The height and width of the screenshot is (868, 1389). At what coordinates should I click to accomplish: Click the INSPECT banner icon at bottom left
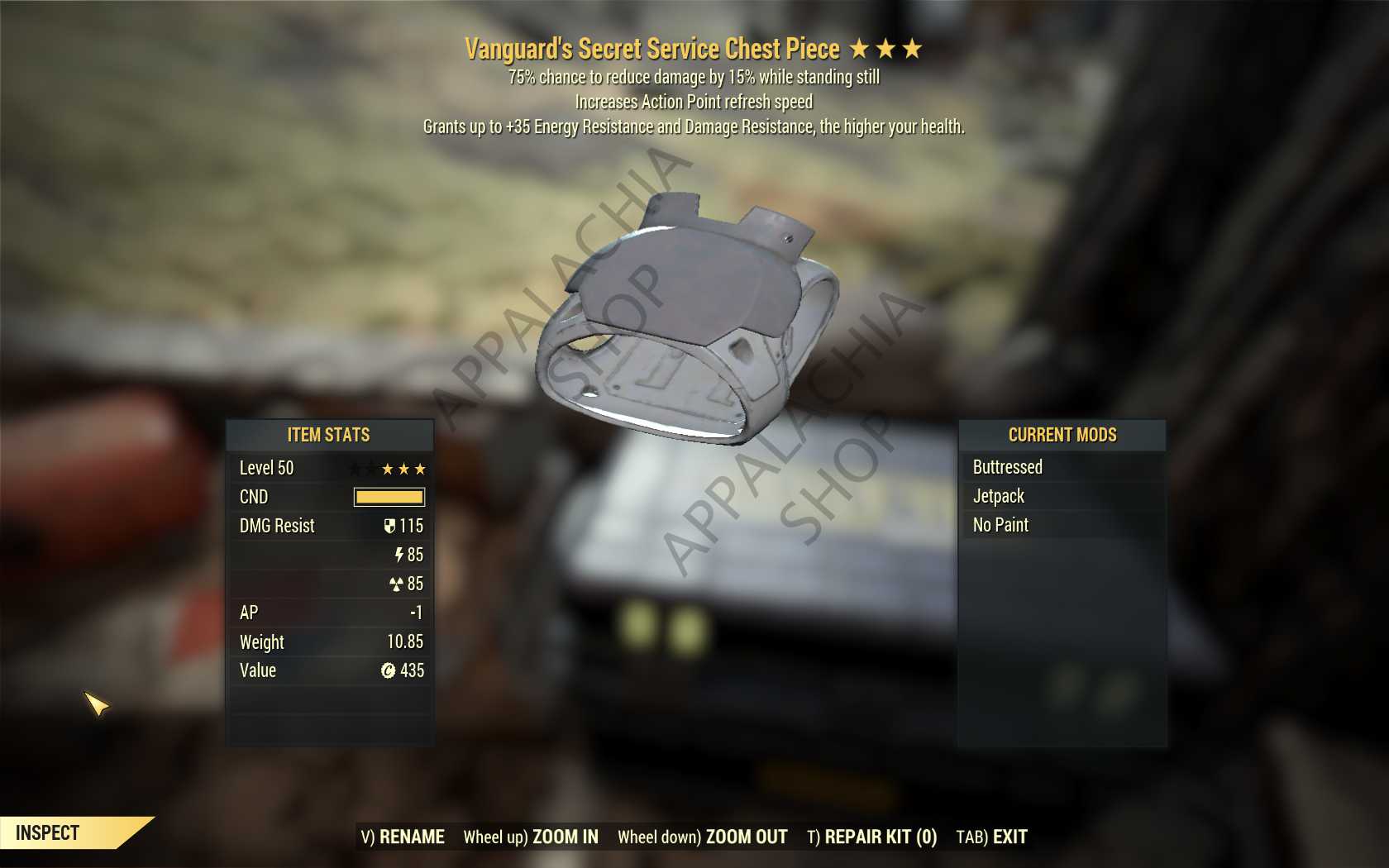click(50, 833)
